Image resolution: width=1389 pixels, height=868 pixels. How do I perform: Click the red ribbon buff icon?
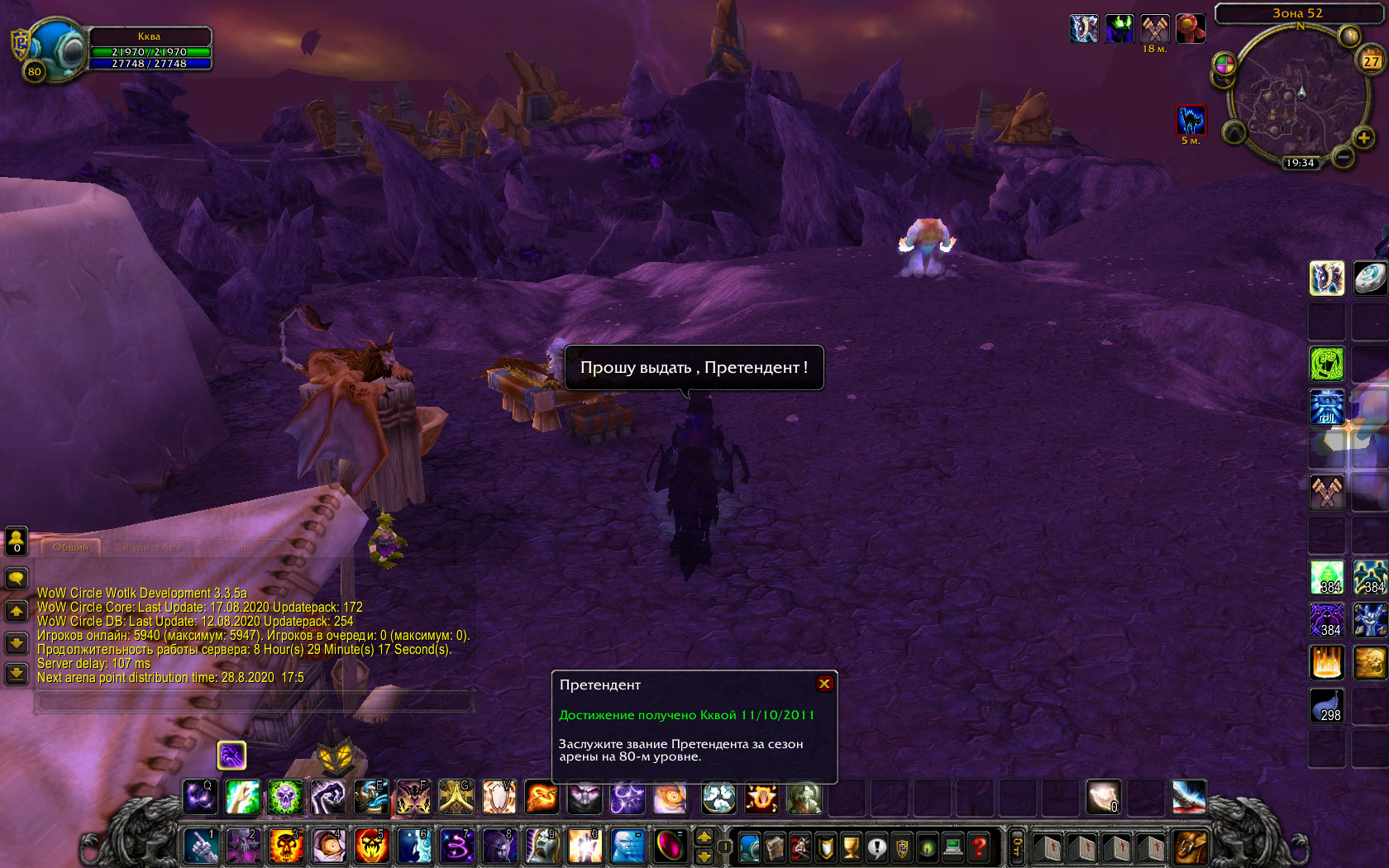click(x=1191, y=29)
